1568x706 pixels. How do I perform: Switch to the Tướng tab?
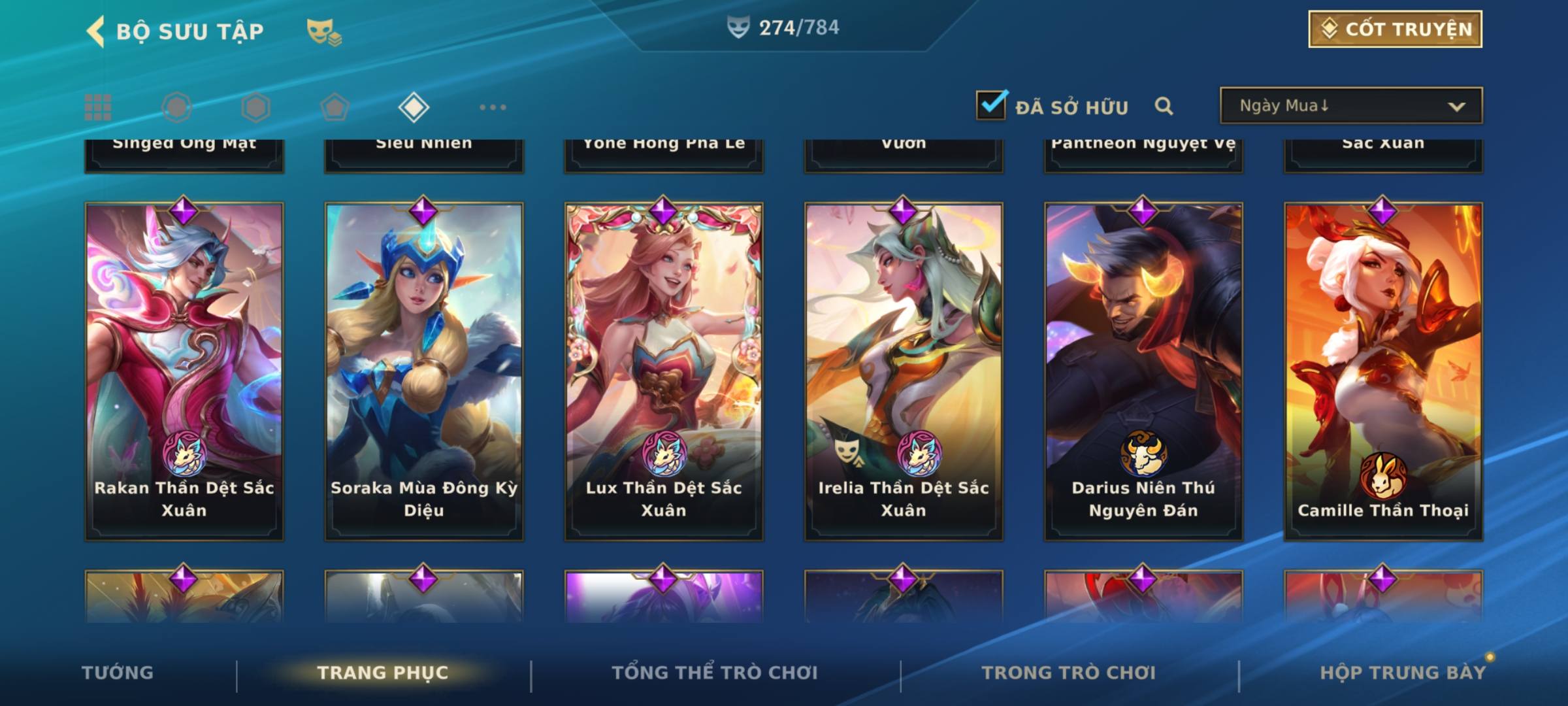point(118,673)
